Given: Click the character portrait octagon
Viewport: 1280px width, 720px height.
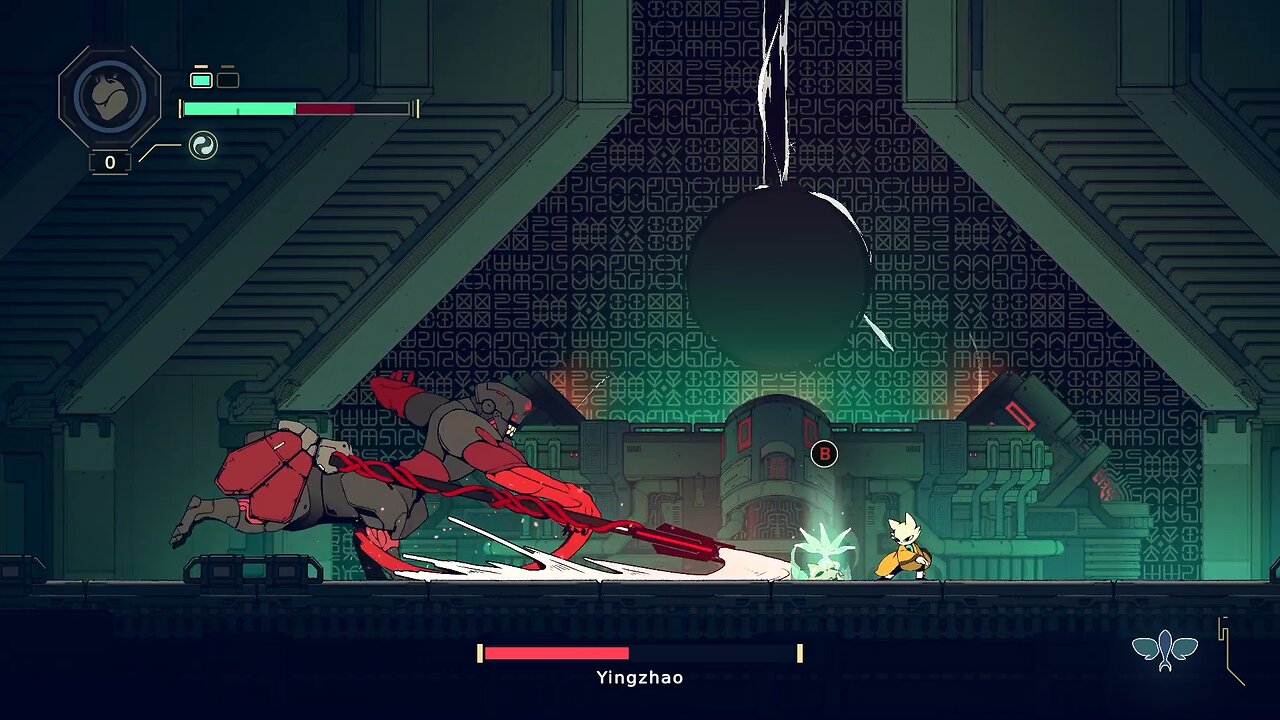Looking at the screenshot, I should point(109,97).
